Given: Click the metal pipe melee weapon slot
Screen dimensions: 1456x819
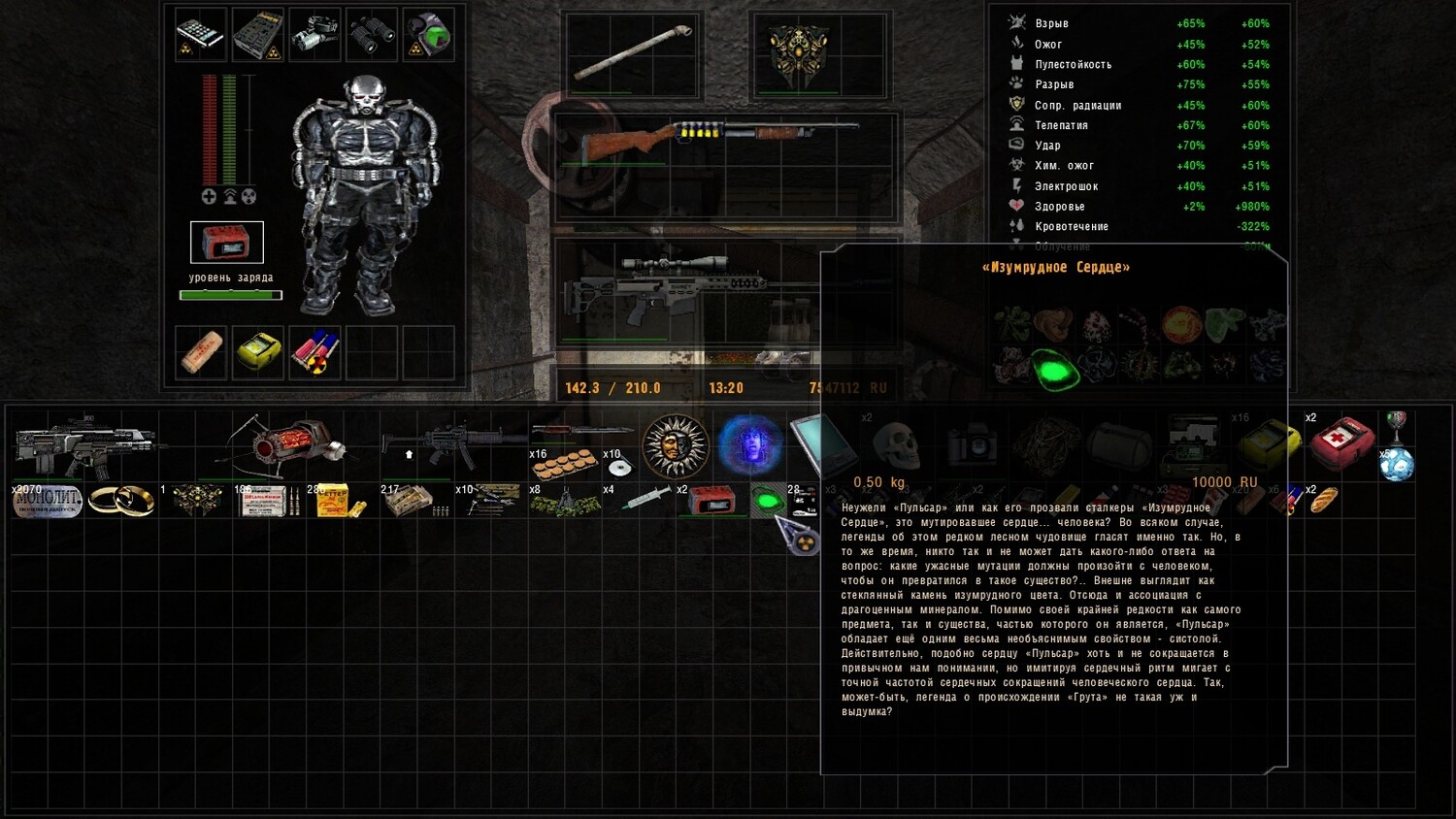Looking at the screenshot, I should [633, 53].
